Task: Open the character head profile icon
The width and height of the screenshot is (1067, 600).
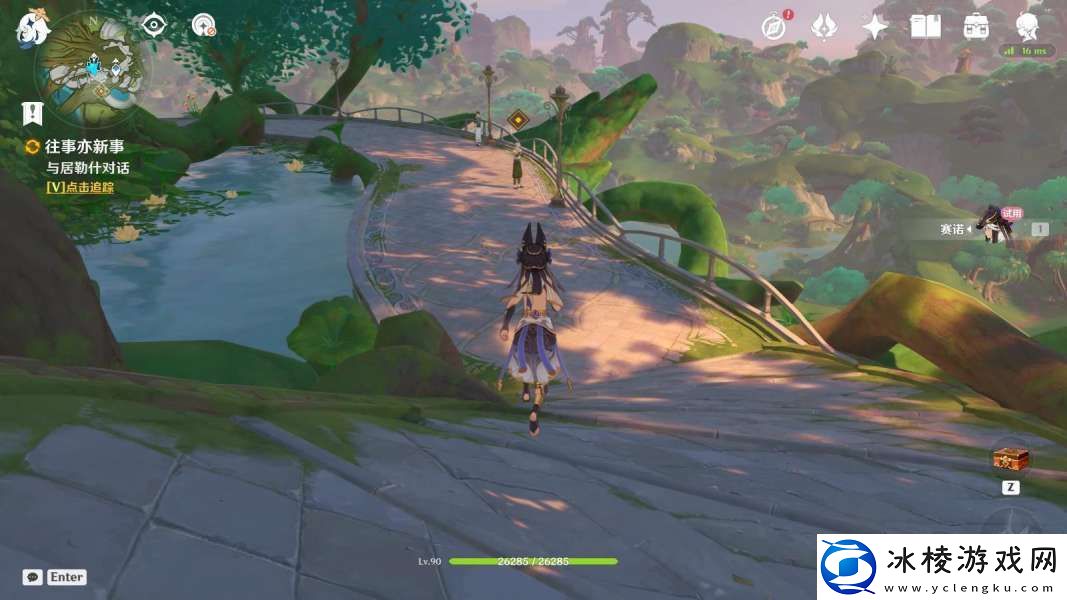Action: pyautogui.click(x=1026, y=25)
